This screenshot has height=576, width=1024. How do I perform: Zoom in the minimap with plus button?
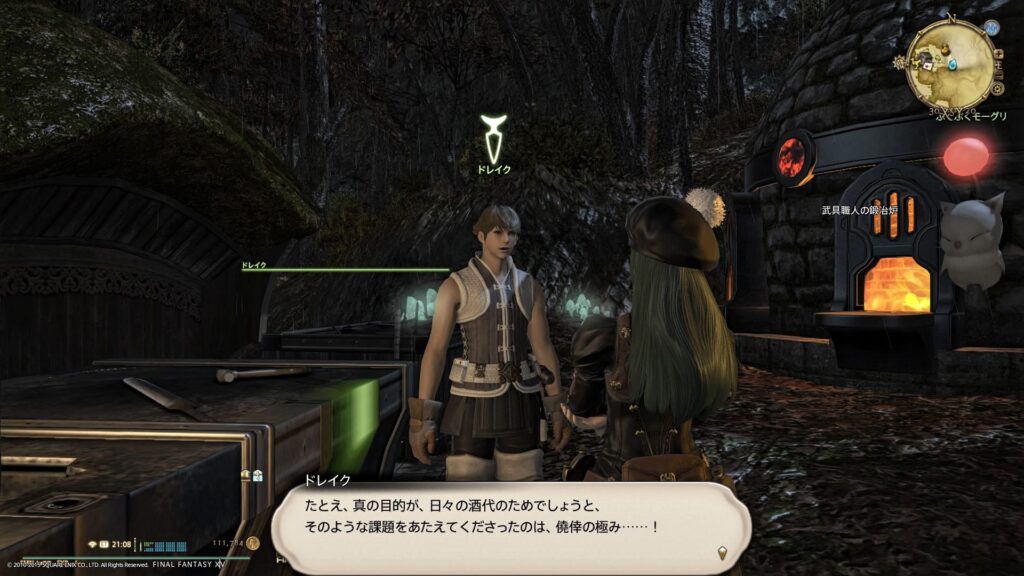point(1000,54)
